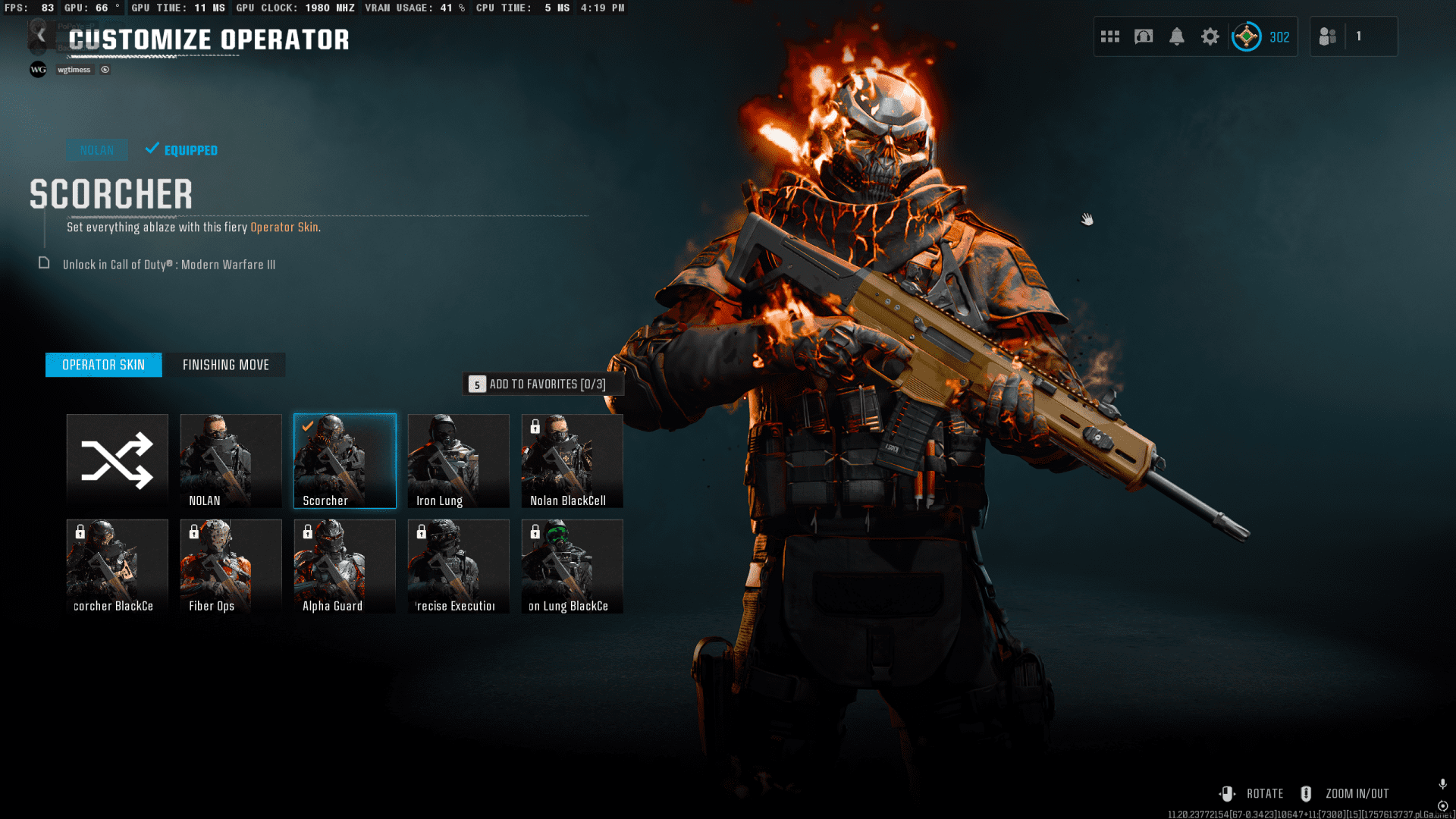Select the default NOLAN skin
This screenshot has width=1456, height=819.
tap(231, 460)
